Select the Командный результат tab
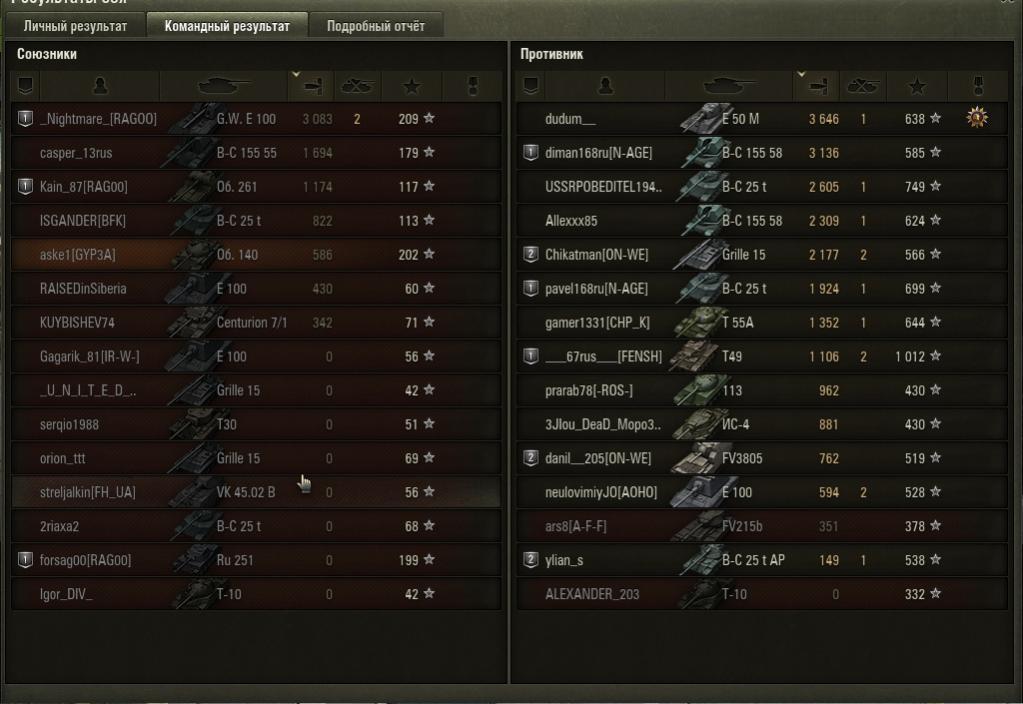This screenshot has width=1023, height=704. (x=227, y=26)
